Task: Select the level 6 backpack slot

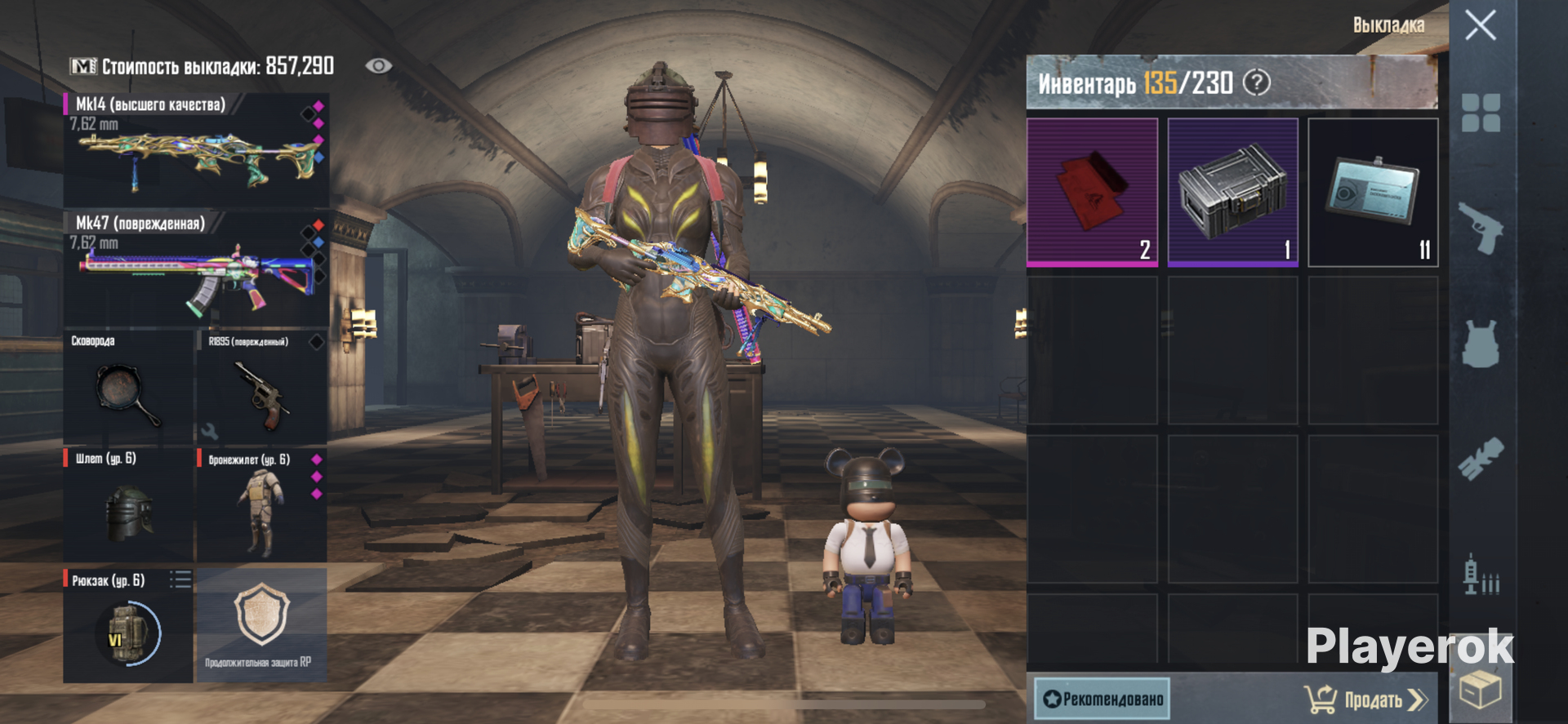Action: pyautogui.click(x=128, y=625)
